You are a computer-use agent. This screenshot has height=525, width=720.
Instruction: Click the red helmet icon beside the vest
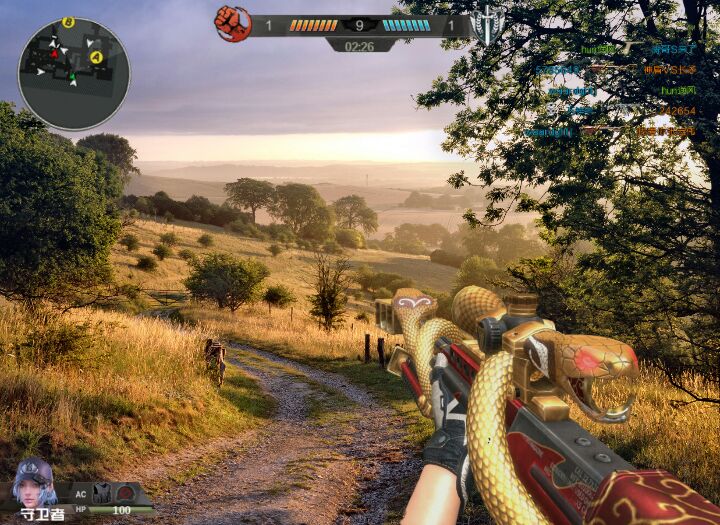tap(124, 492)
